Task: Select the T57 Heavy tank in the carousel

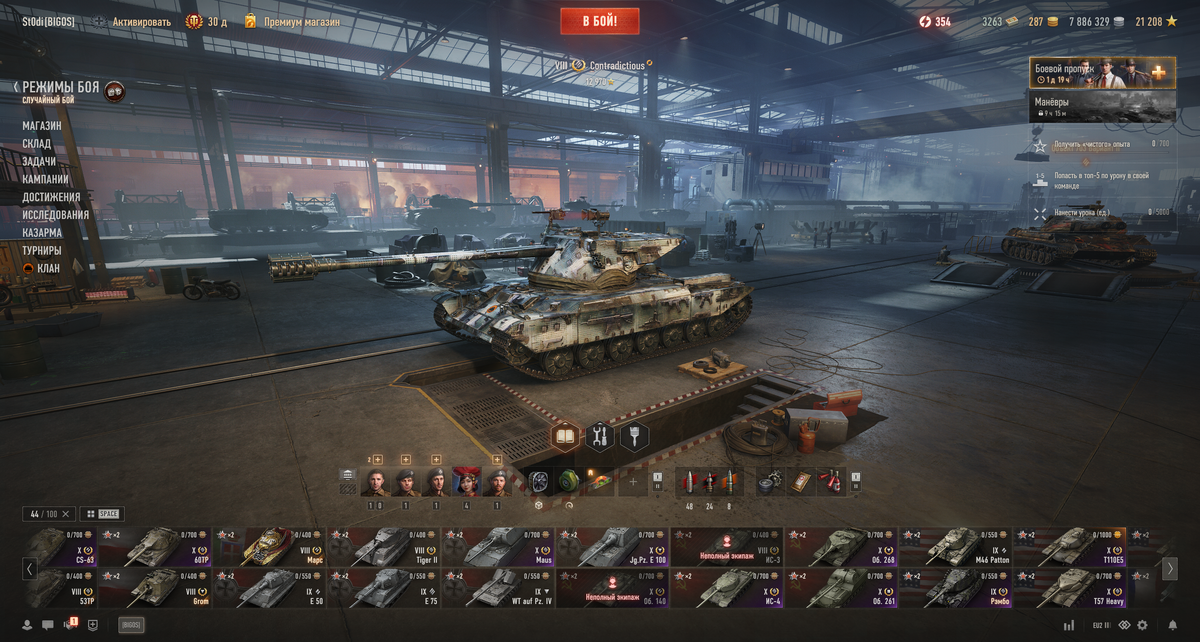Action: point(1070,589)
